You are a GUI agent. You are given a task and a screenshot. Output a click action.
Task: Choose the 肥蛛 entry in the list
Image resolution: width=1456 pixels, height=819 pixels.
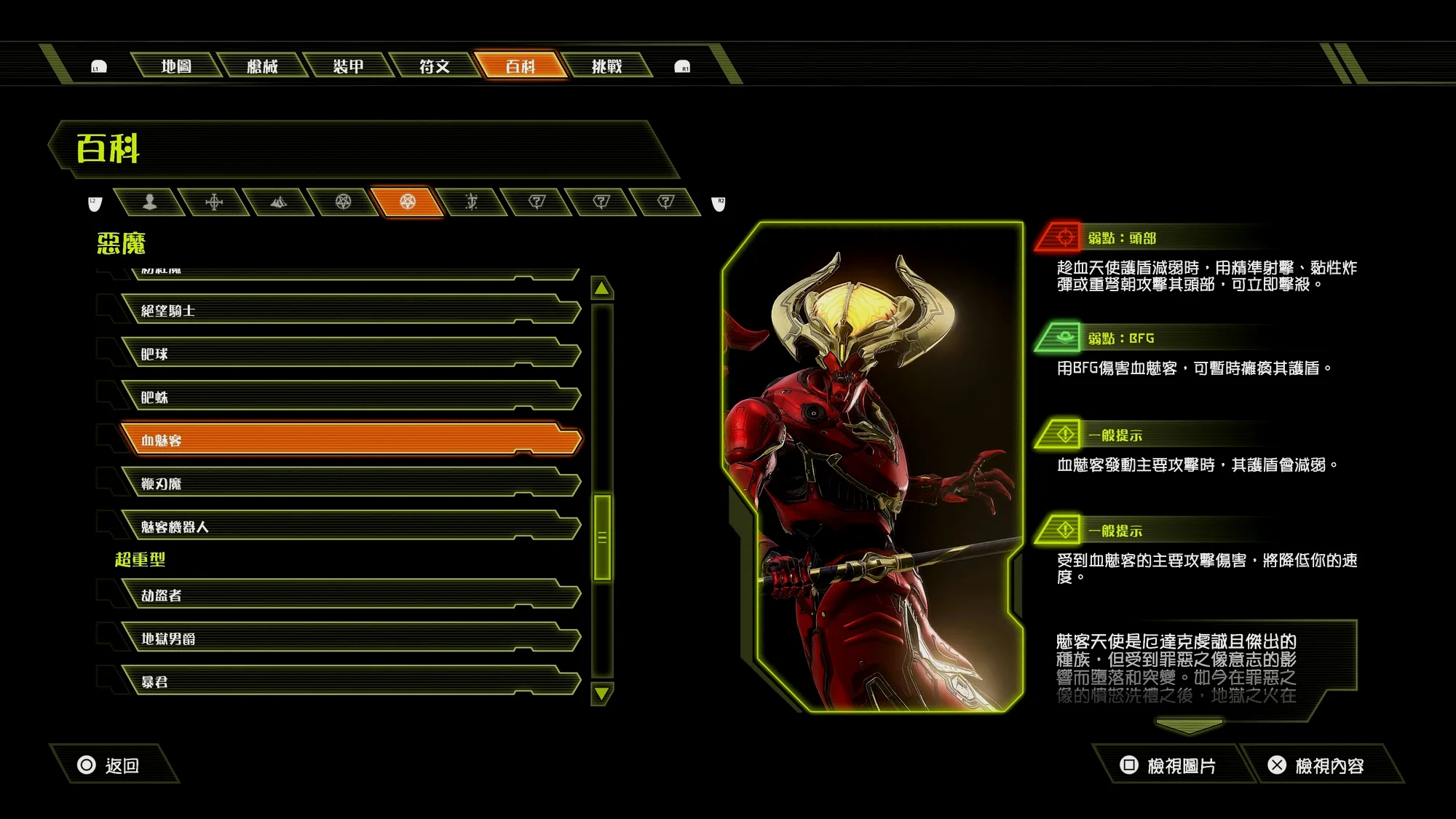(349, 397)
